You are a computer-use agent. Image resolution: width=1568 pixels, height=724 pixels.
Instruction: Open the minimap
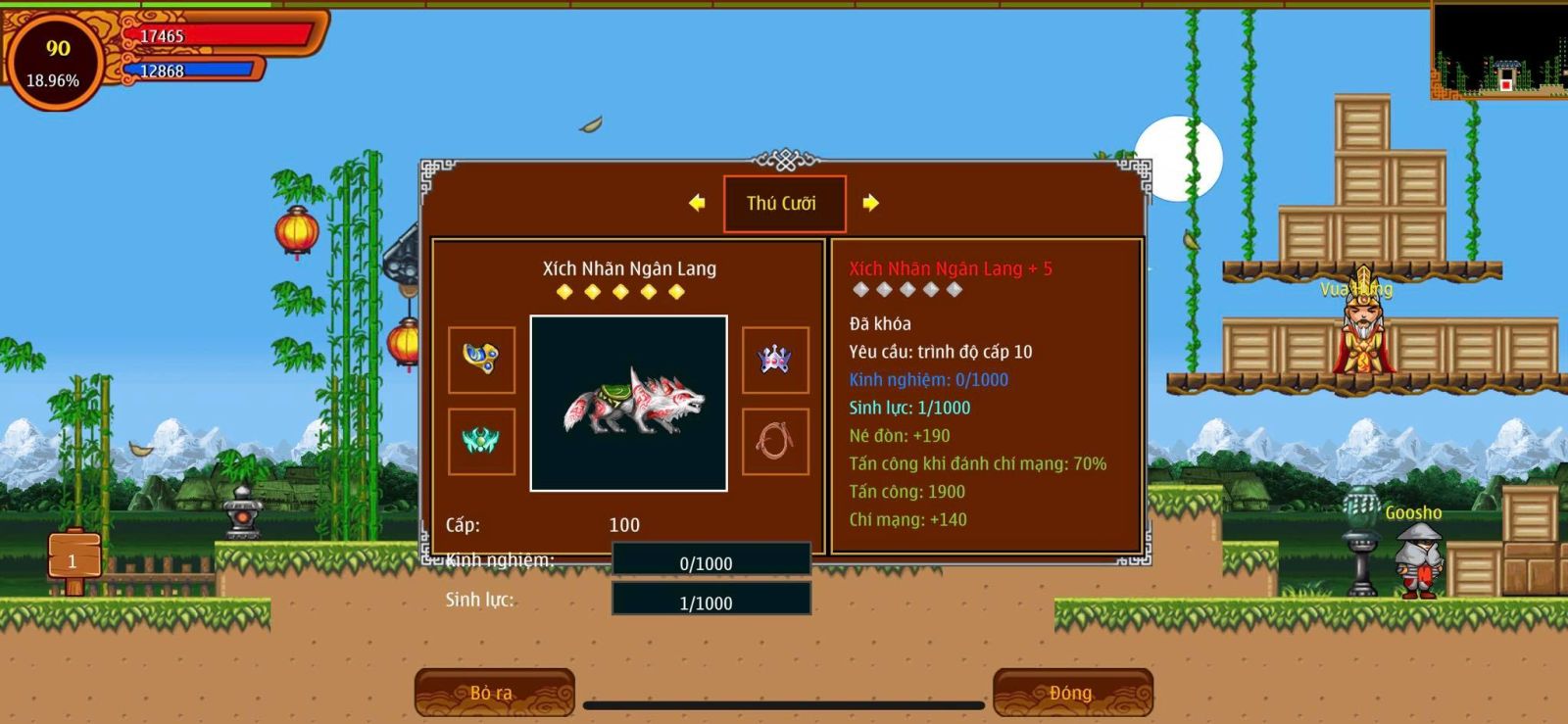pyautogui.click(x=1499, y=49)
